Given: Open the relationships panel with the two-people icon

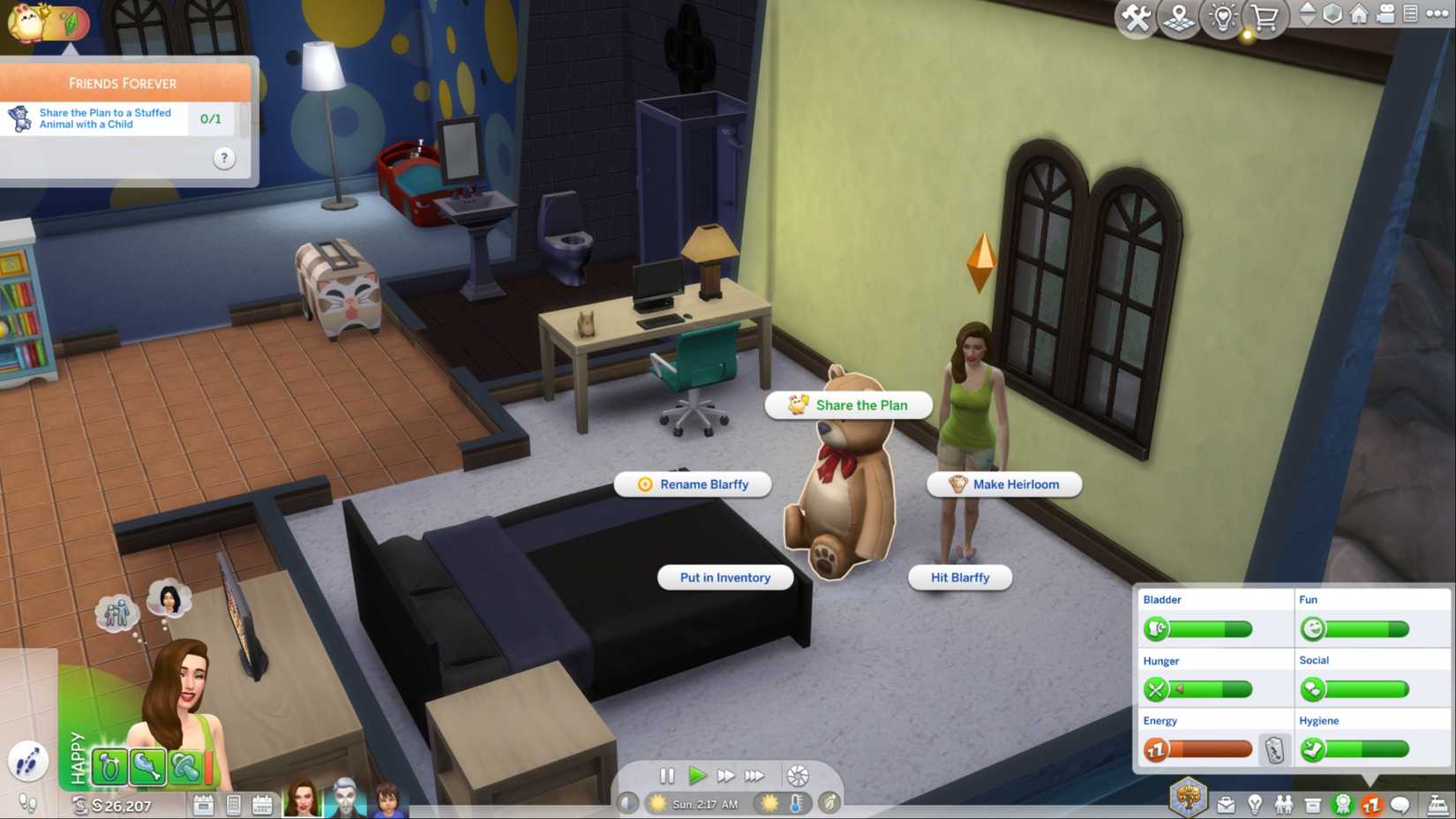Looking at the screenshot, I should point(1284,804).
